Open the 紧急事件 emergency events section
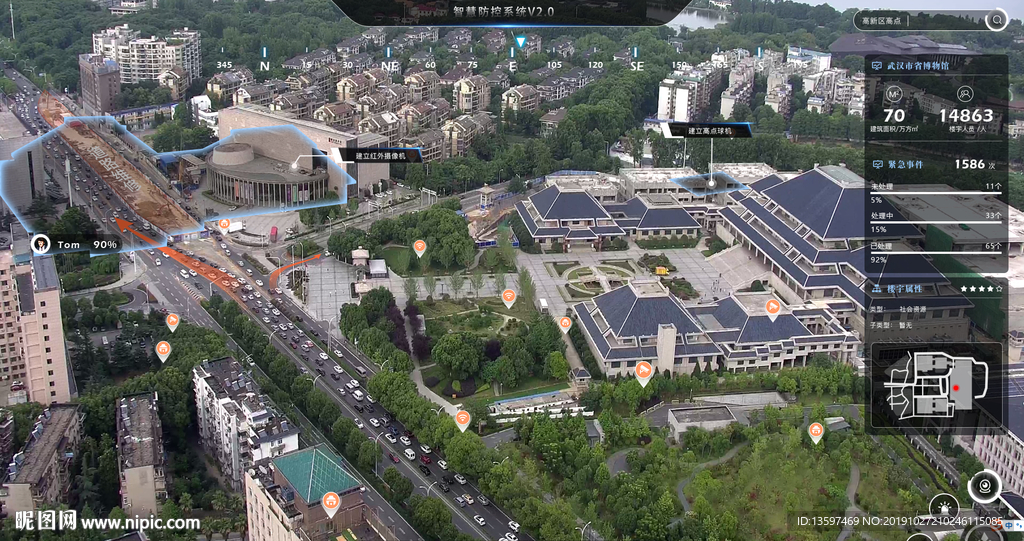Screen dimensions: 1024x541 pos(935,164)
